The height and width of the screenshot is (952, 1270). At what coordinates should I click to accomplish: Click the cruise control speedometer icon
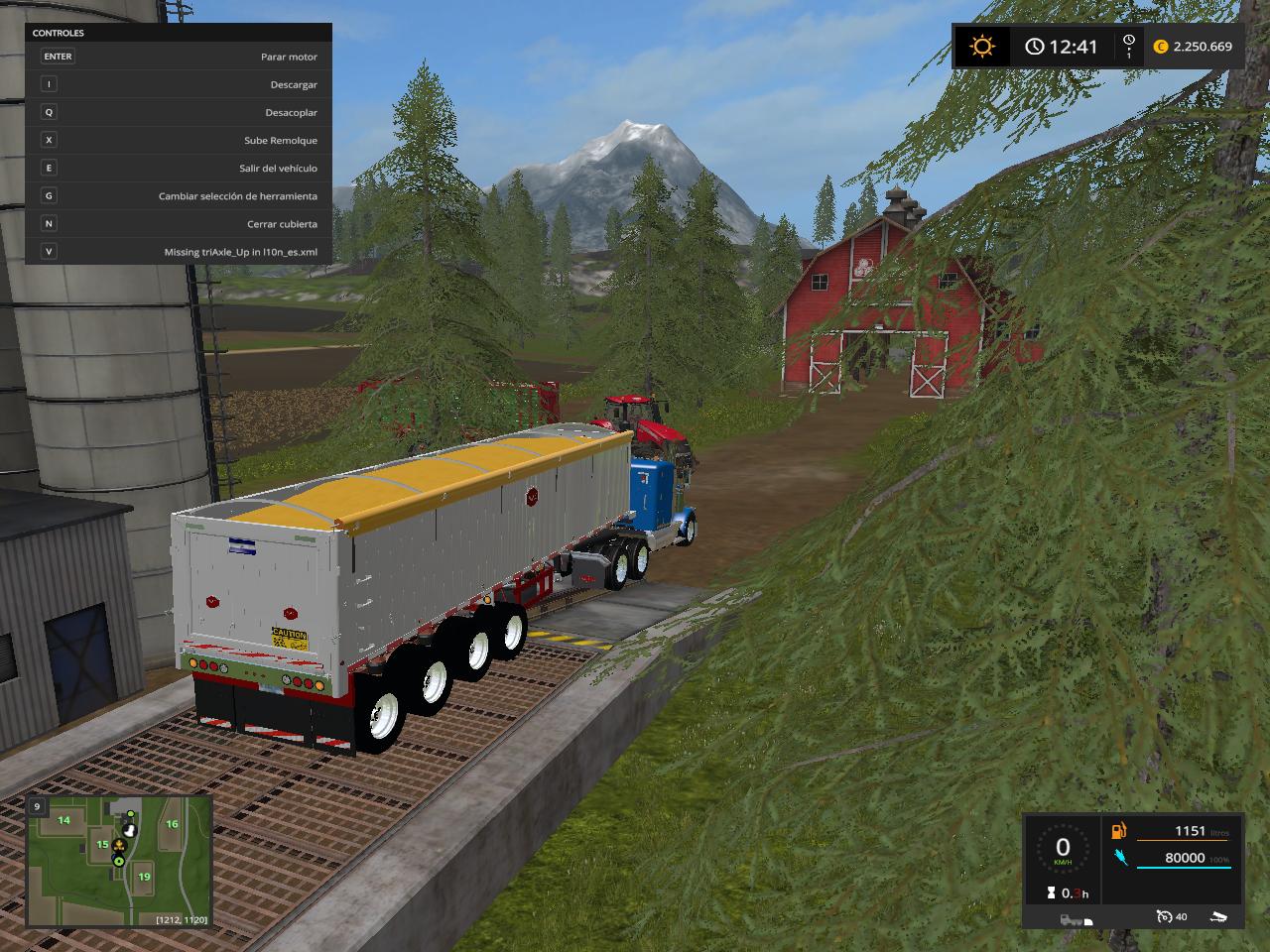point(1165,917)
